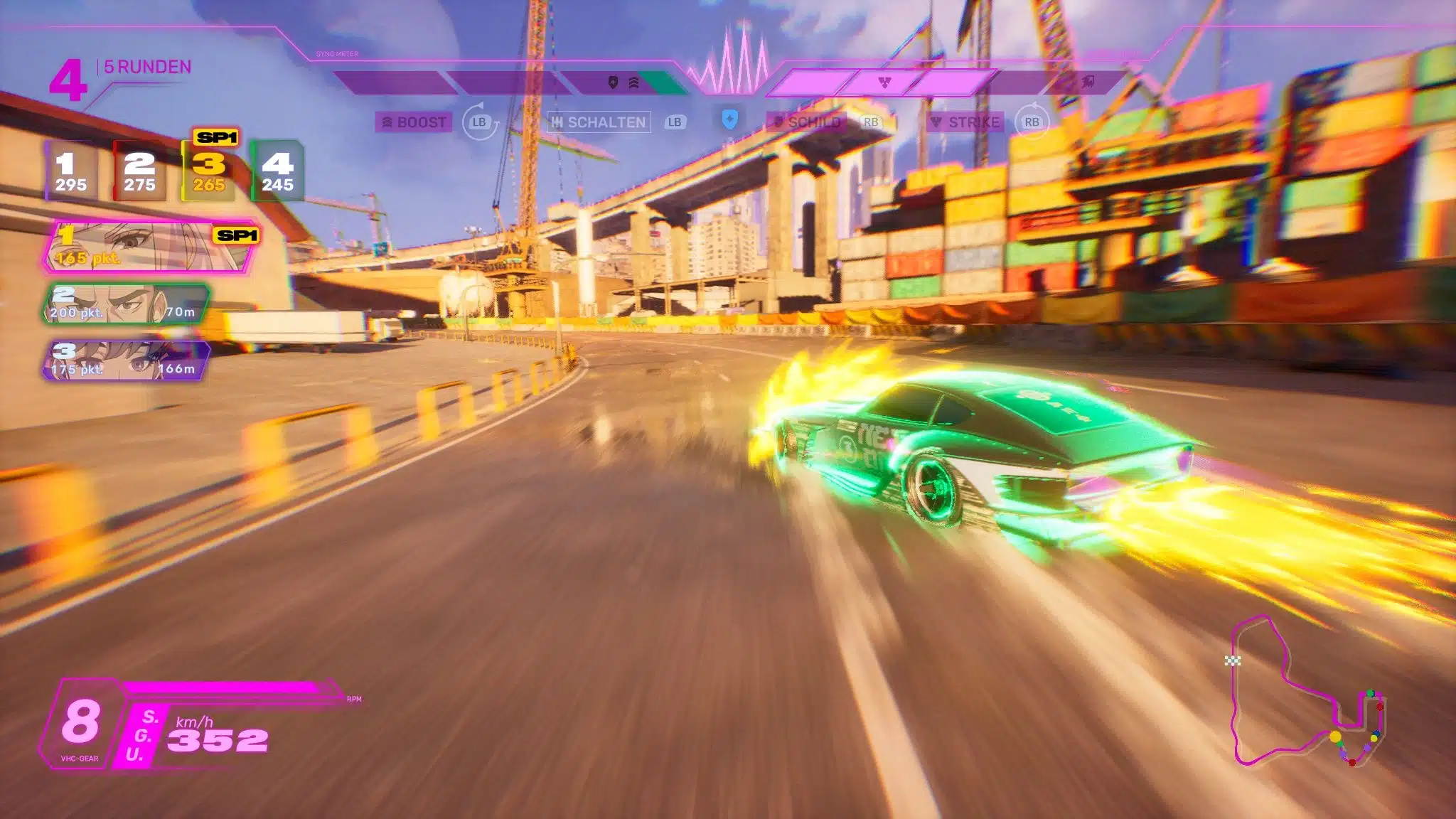Click the blue shield icon
The height and width of the screenshot is (819, 1456).
[729, 119]
